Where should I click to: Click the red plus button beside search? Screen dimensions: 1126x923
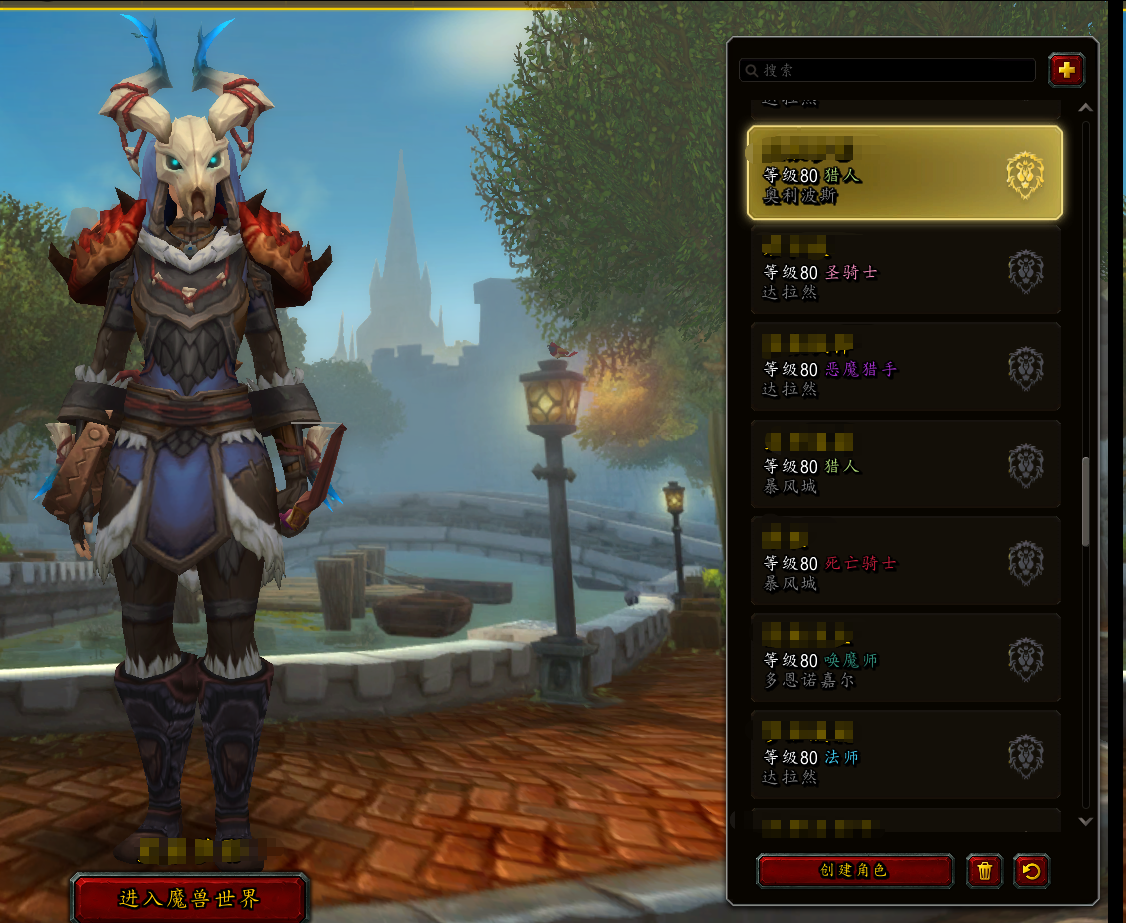[x=1066, y=70]
